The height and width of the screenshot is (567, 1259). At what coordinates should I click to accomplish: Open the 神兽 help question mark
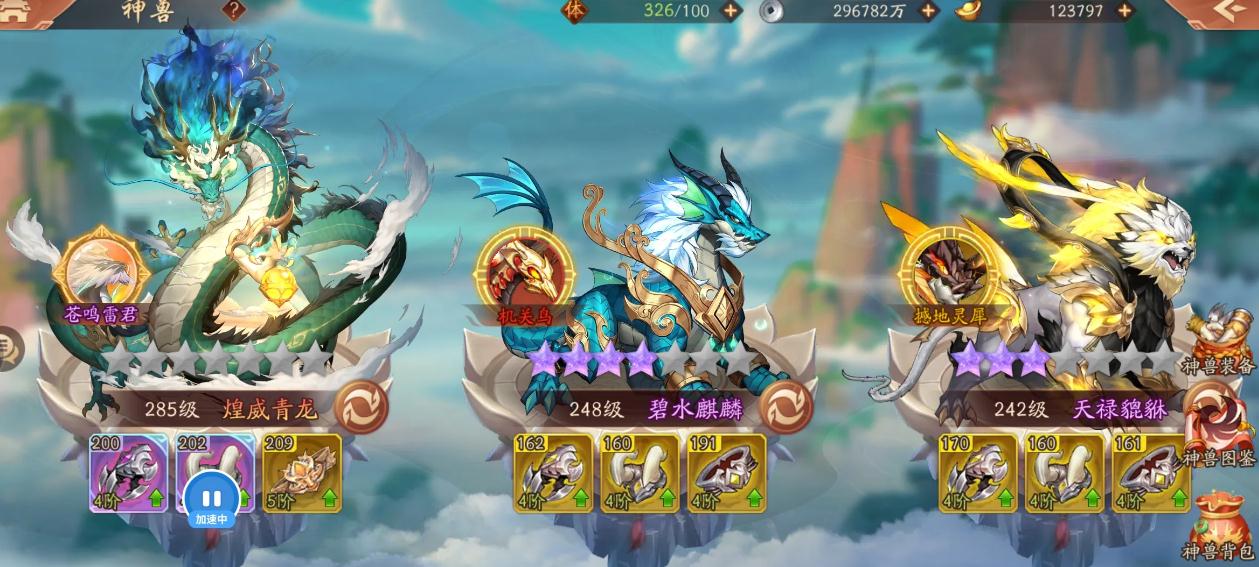[x=234, y=11]
